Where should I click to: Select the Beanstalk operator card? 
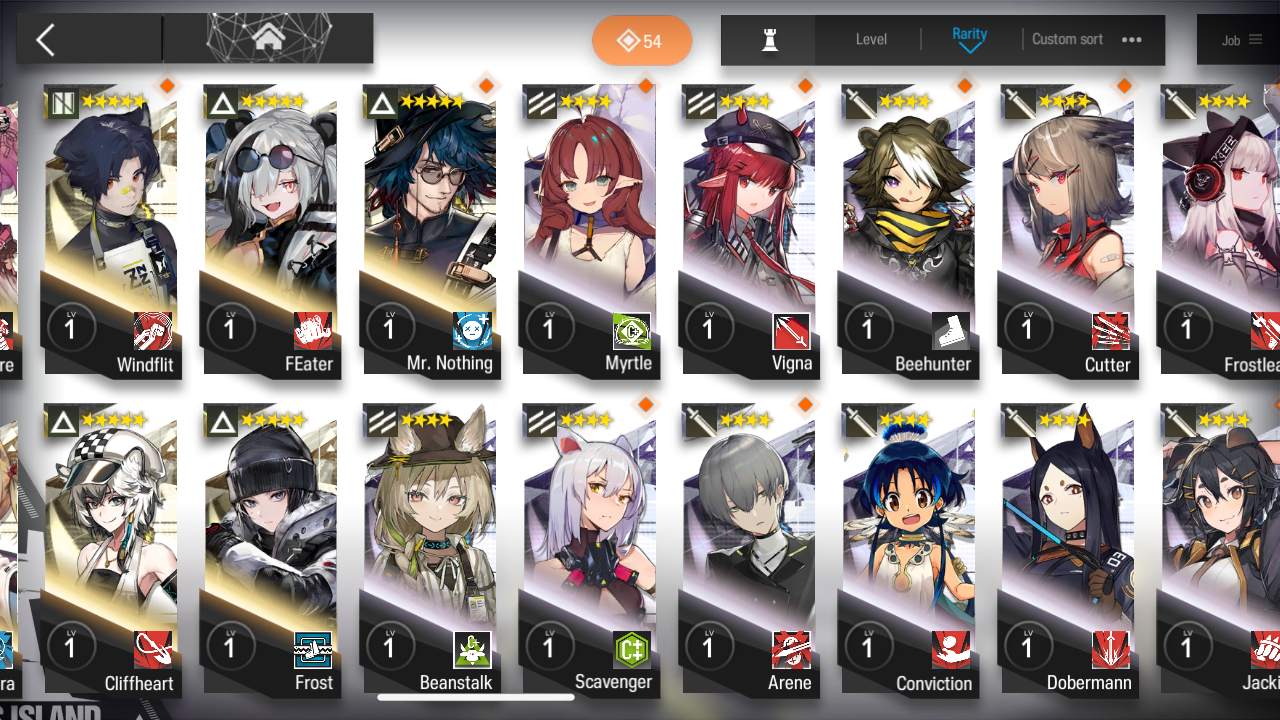[430, 550]
